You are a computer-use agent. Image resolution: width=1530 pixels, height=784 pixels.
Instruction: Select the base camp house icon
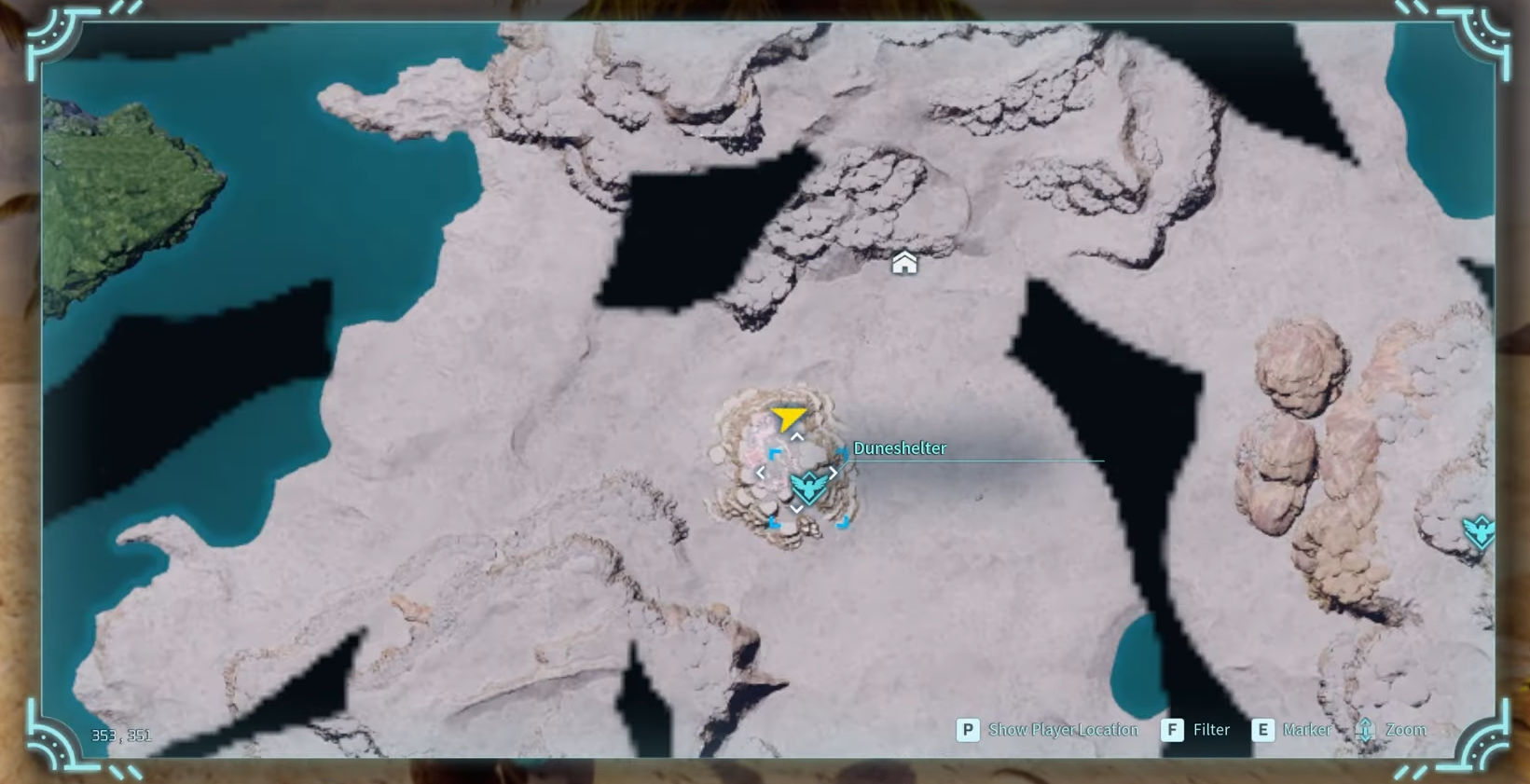[x=903, y=263]
